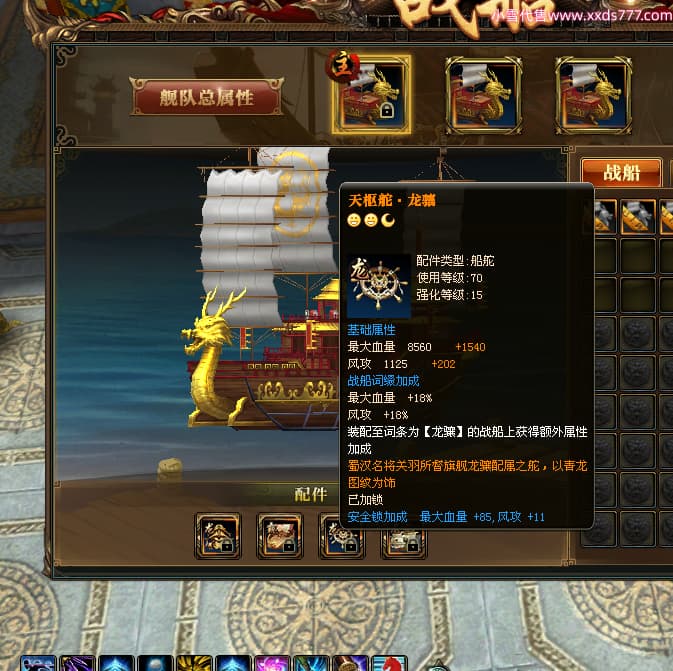Viewport: 673px width, 671px height.
Task: Click the treasure chest accessory slot
Action: tap(279, 536)
